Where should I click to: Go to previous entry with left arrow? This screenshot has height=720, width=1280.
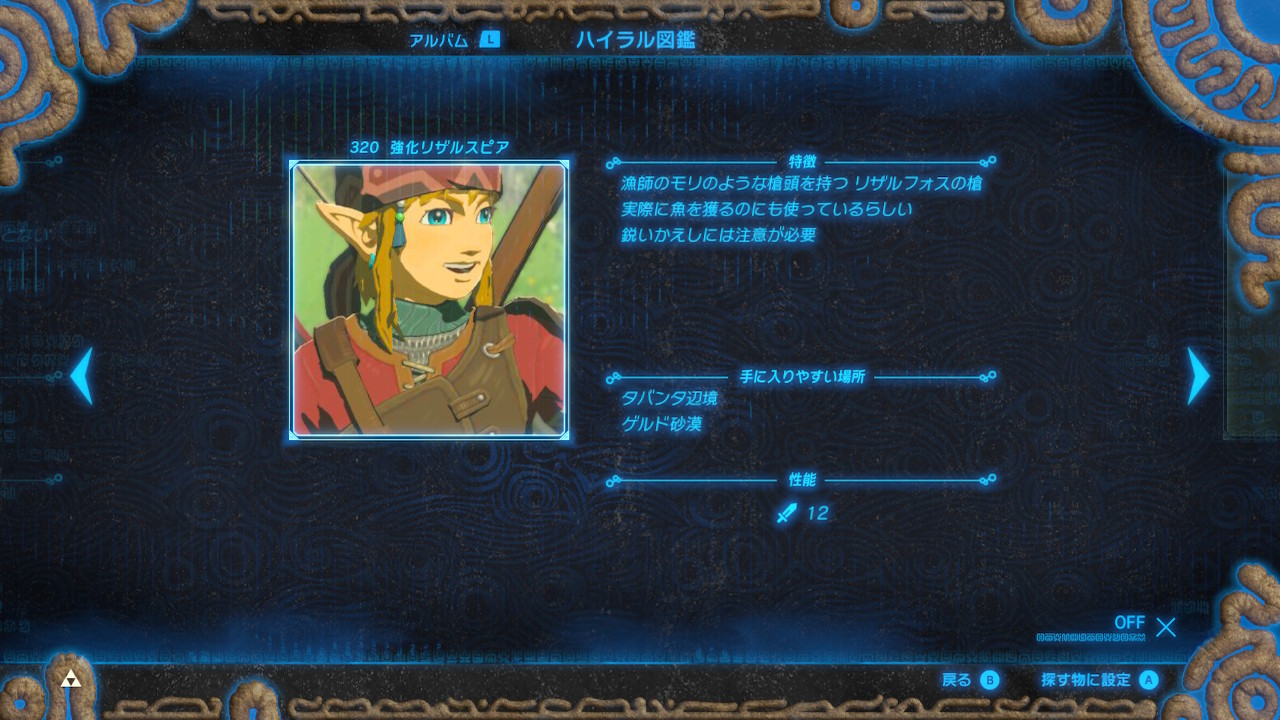80,377
